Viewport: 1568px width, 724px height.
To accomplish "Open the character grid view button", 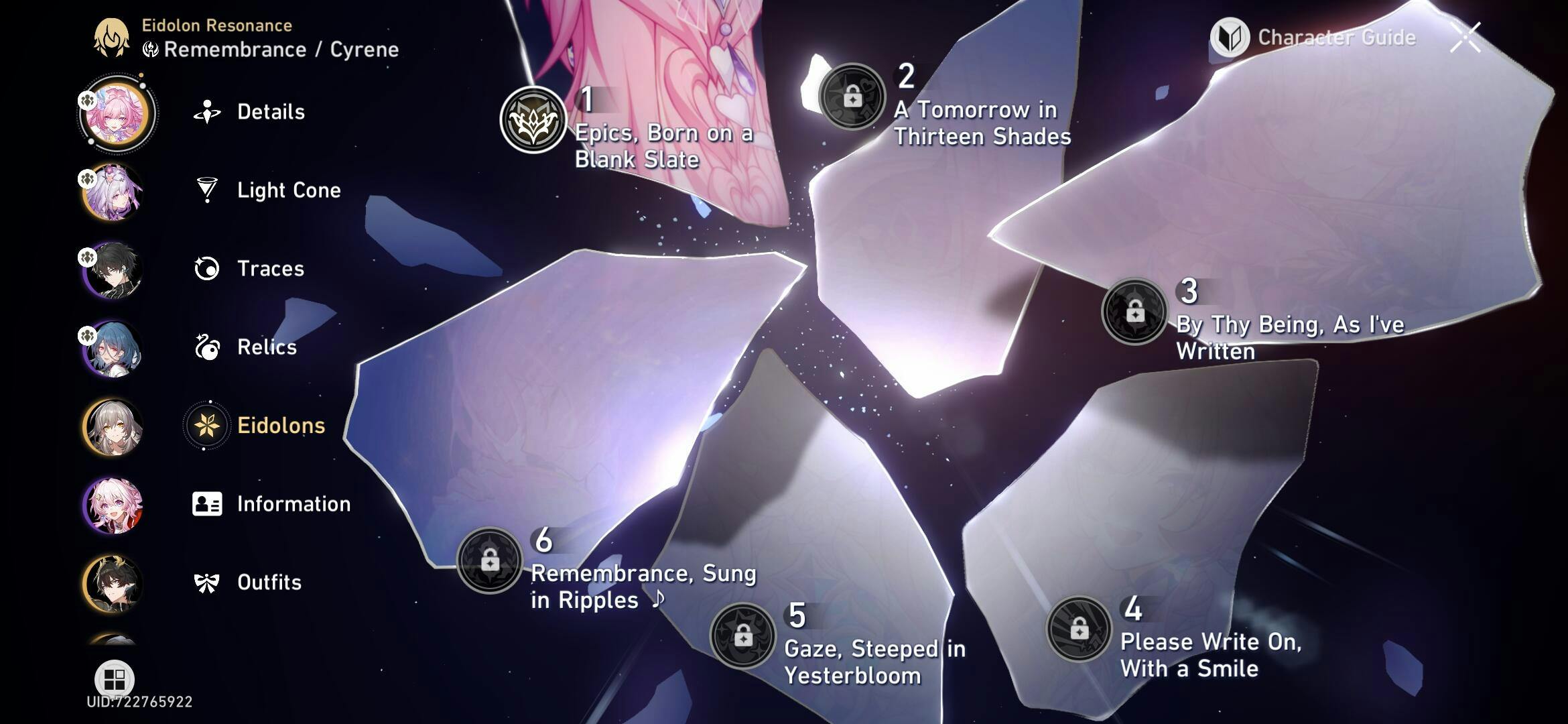I will (114, 679).
